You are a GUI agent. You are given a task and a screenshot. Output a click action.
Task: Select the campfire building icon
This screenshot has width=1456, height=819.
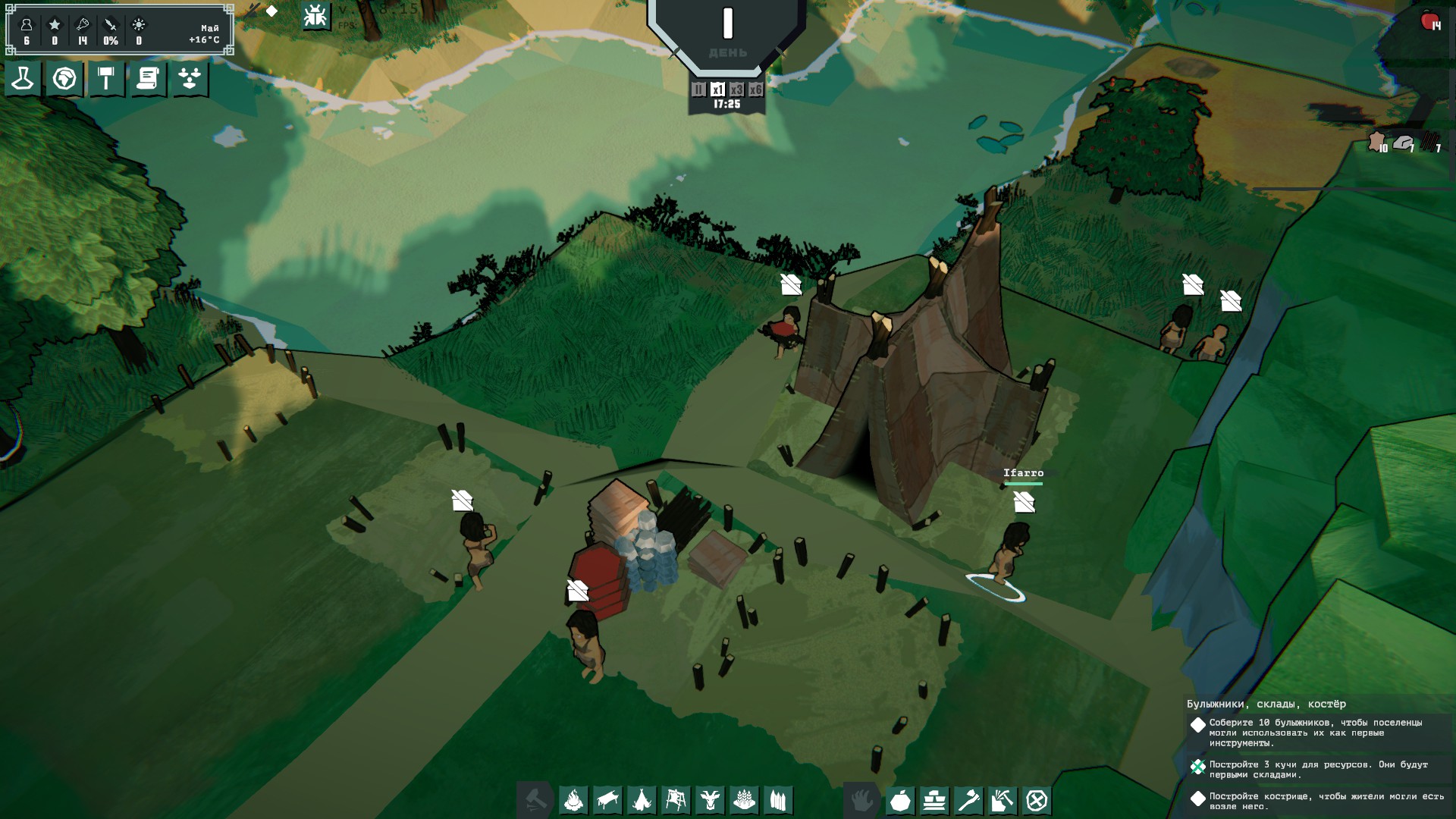coord(574,800)
